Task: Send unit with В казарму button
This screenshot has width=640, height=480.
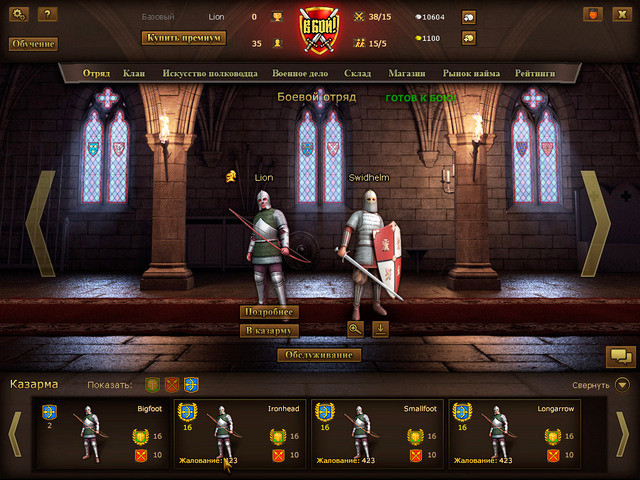Action: click(270, 330)
